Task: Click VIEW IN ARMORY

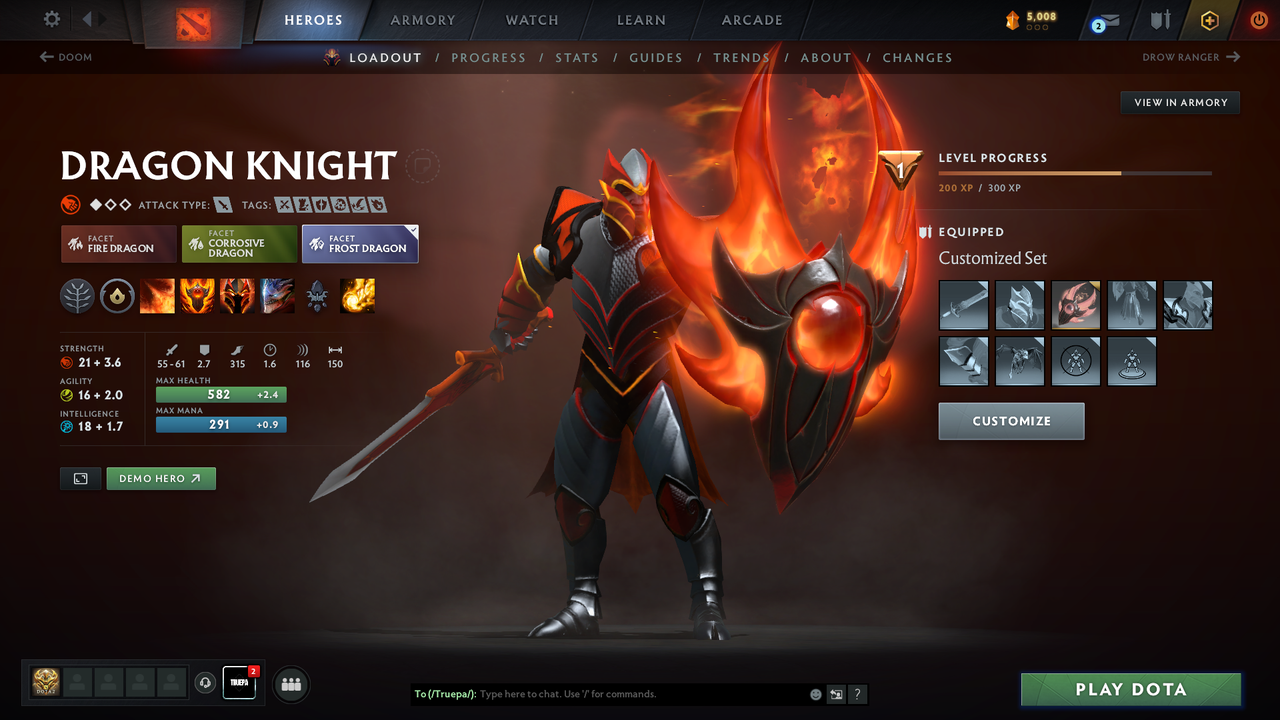Action: pyautogui.click(x=1179, y=102)
